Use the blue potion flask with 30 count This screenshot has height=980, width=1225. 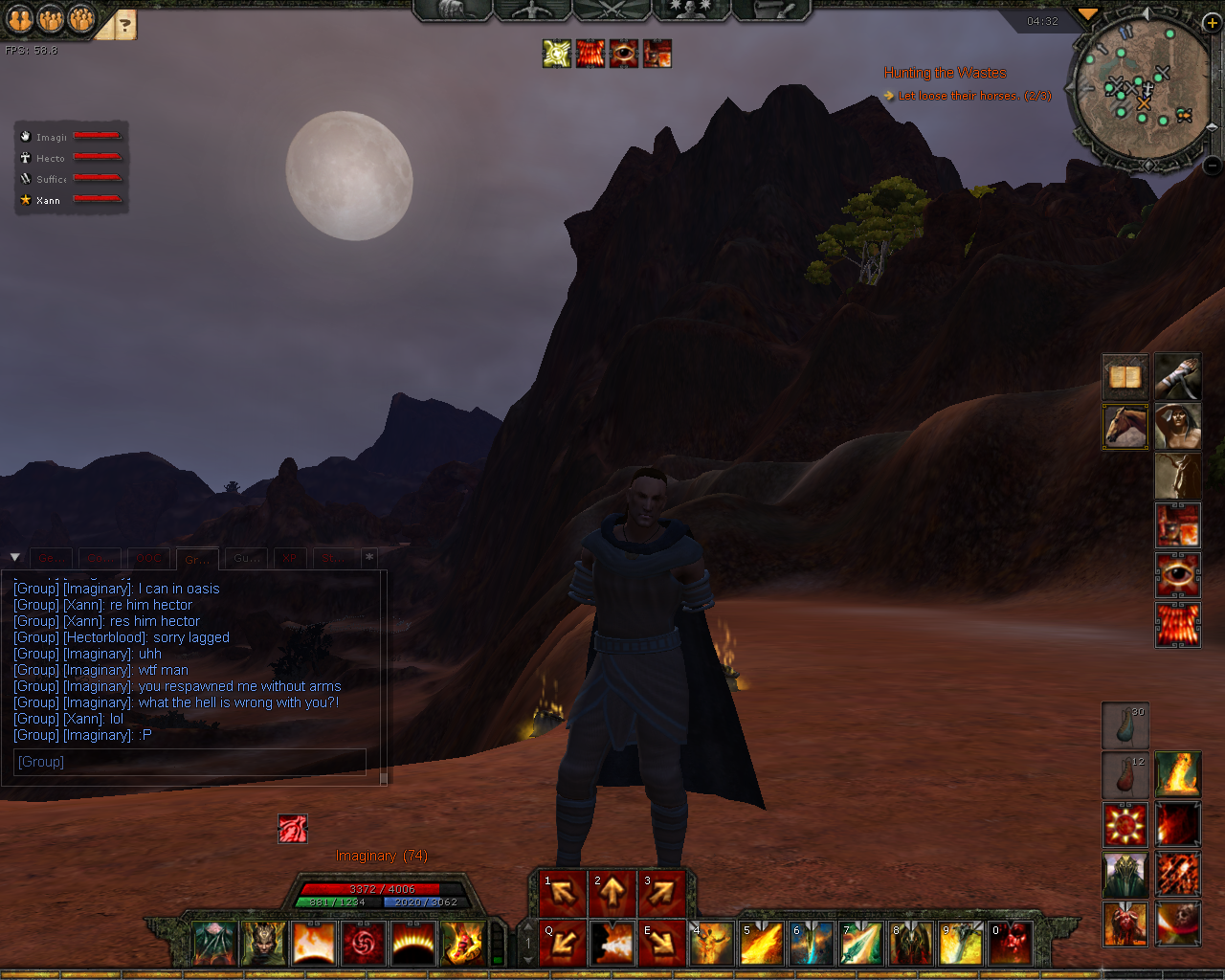[1125, 725]
